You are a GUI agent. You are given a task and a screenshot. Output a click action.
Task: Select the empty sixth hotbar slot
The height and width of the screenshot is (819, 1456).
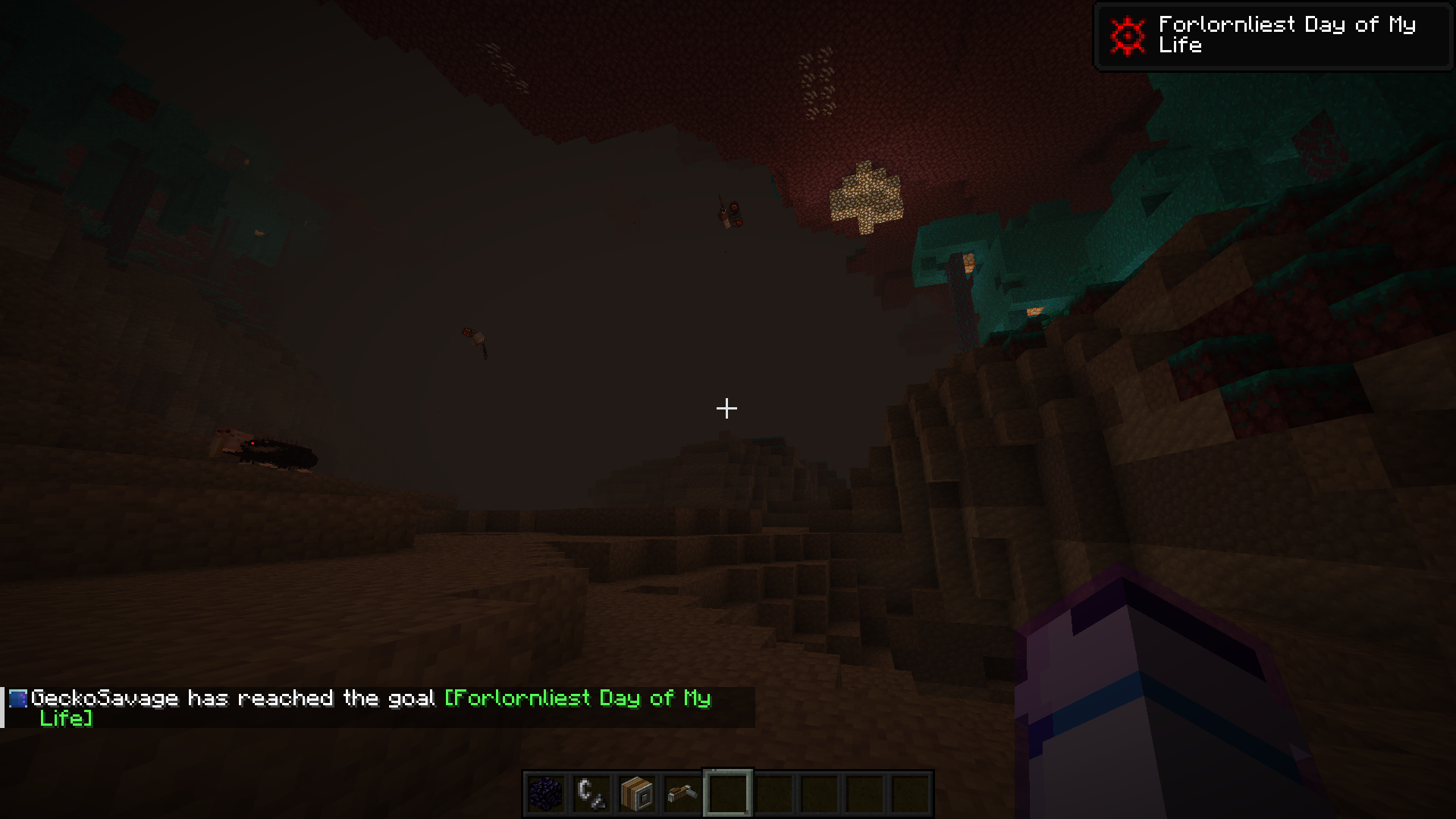pyautogui.click(x=772, y=791)
